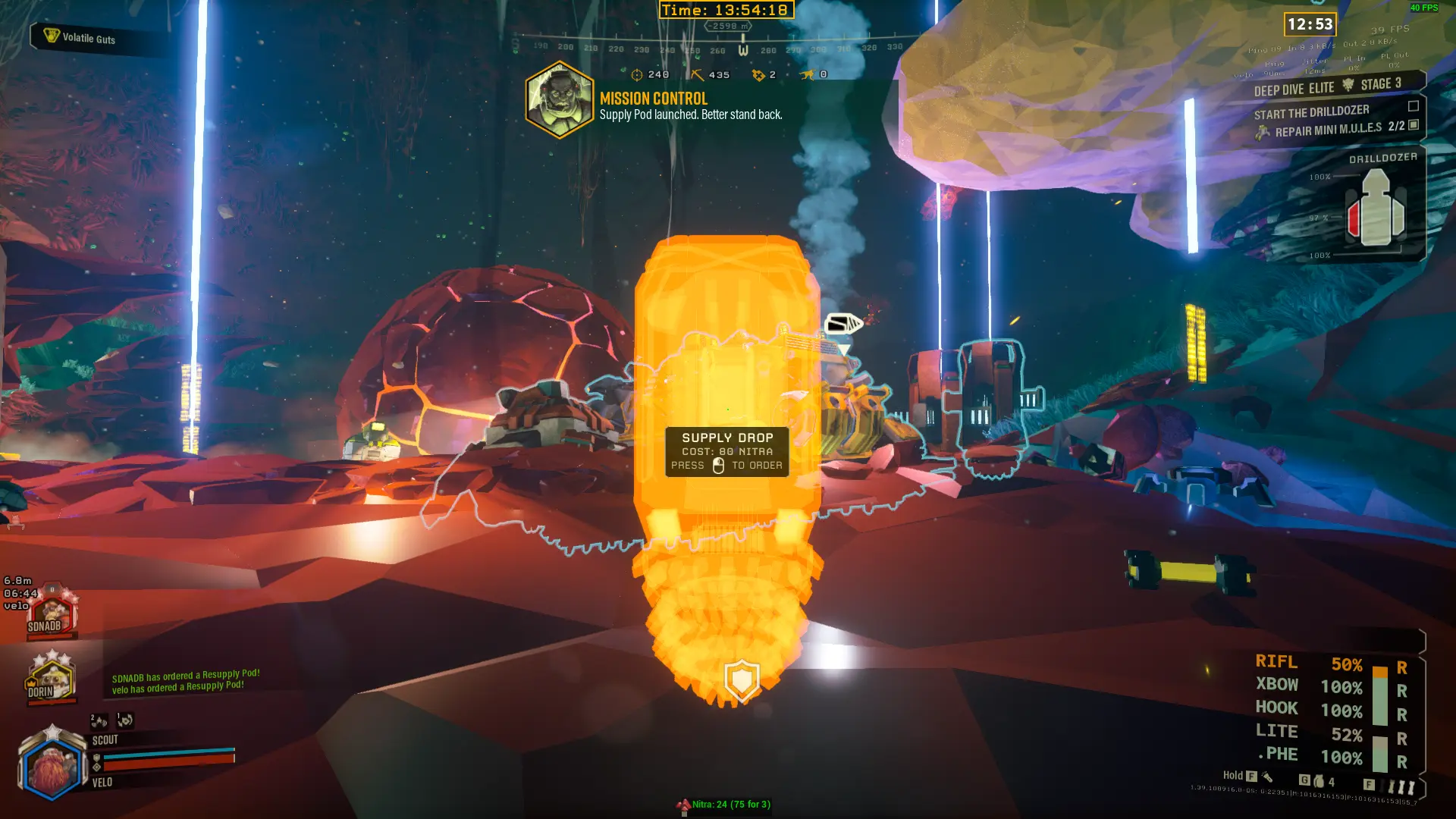Screen dimensions: 1456x819
Task: Click the grenade count icon
Action: [x=1319, y=781]
